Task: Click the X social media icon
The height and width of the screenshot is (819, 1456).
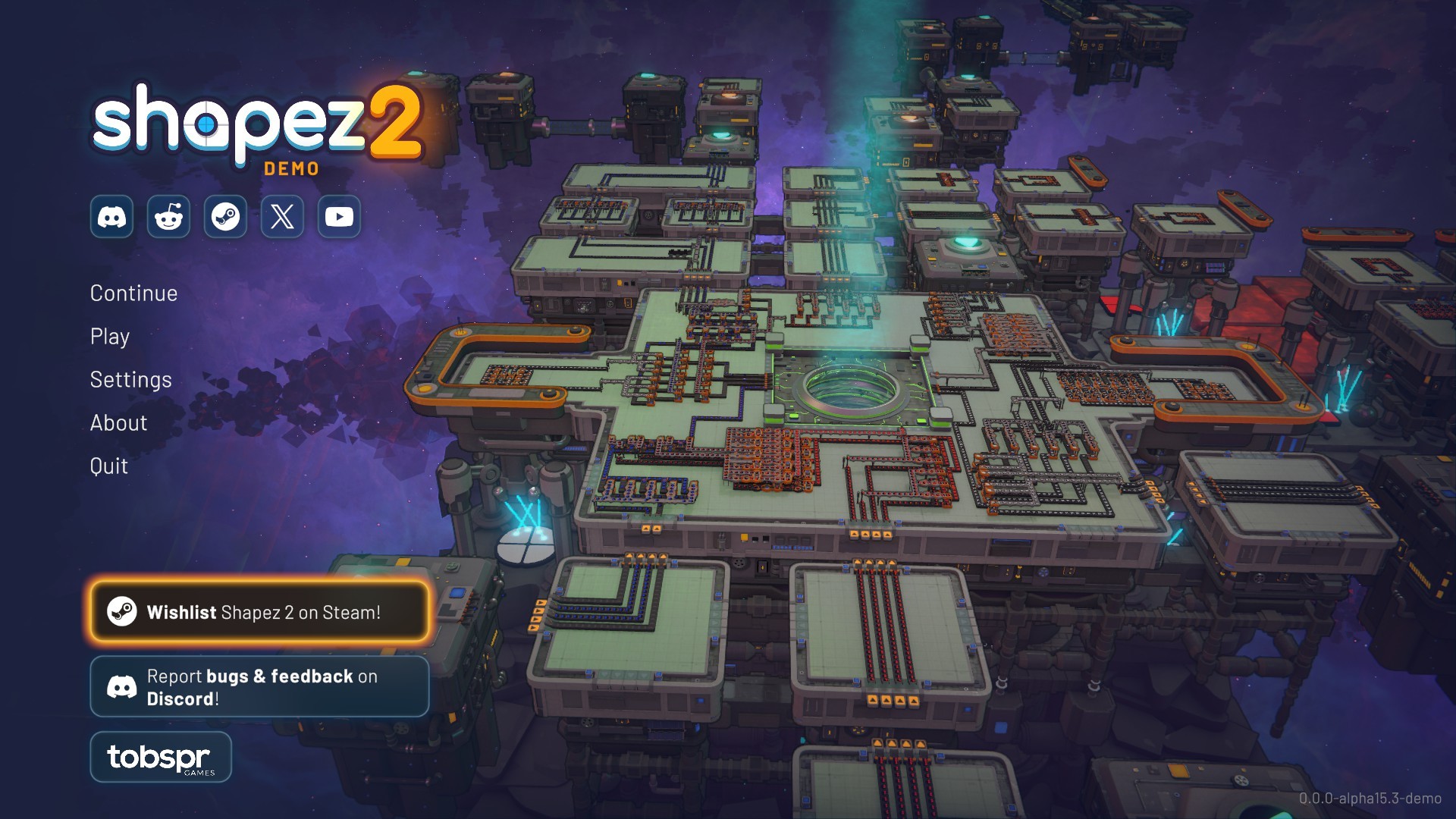Action: coord(282,218)
